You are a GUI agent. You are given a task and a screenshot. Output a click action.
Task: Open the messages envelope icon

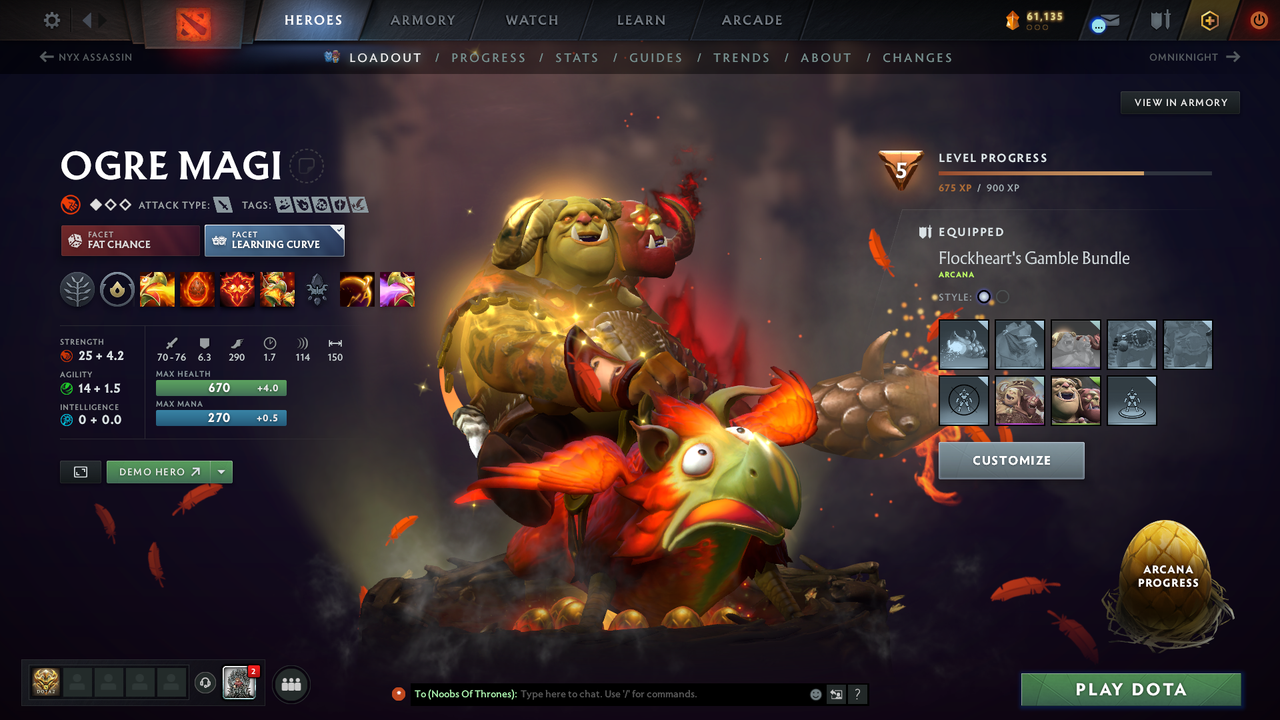[1103, 20]
